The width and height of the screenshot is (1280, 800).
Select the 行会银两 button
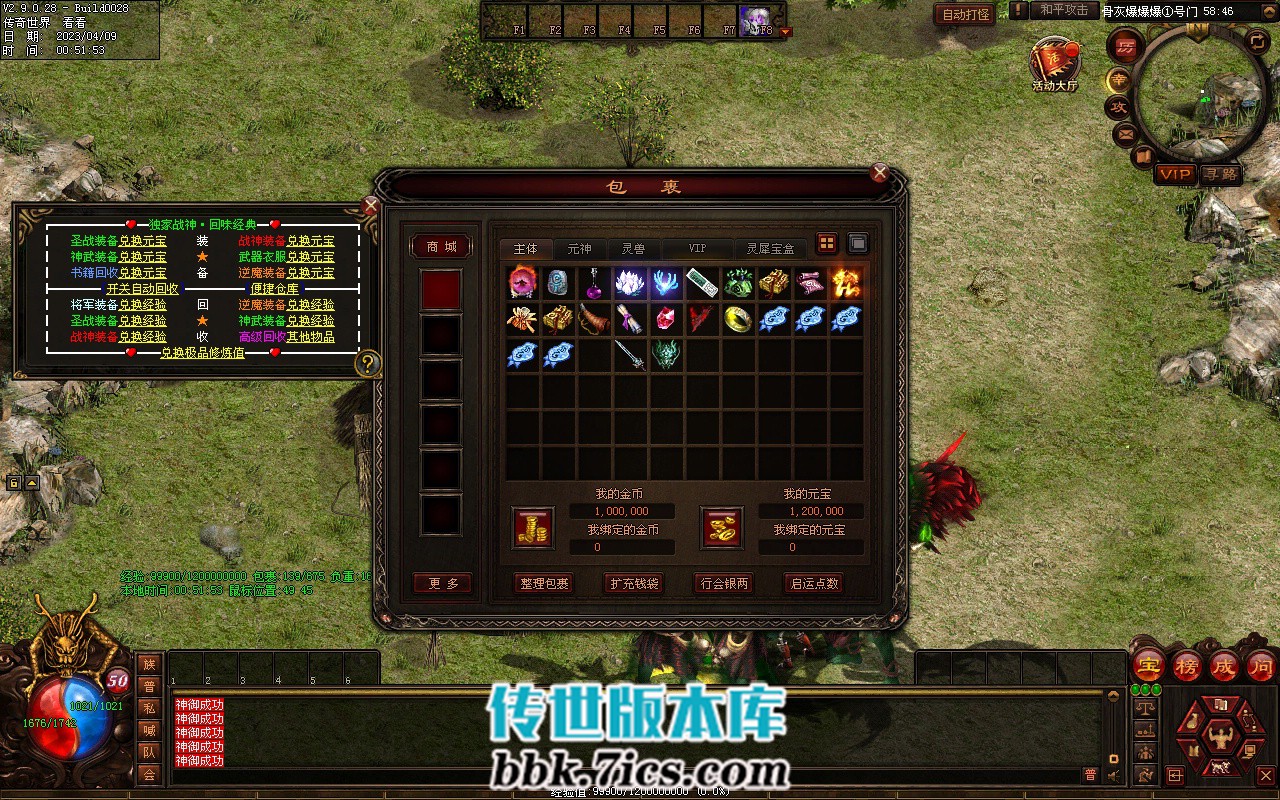(723, 583)
